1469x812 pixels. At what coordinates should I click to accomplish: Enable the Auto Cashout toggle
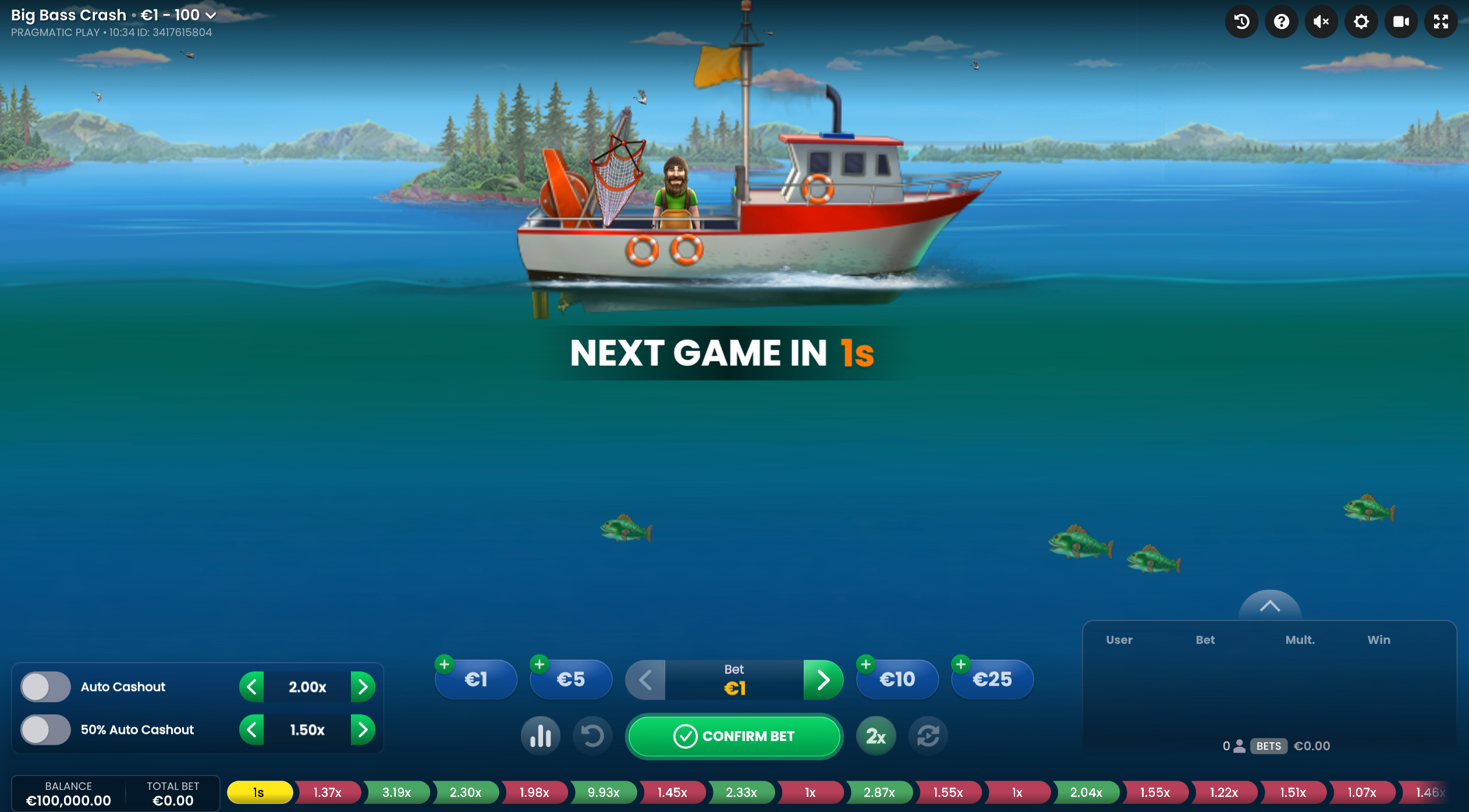45,686
